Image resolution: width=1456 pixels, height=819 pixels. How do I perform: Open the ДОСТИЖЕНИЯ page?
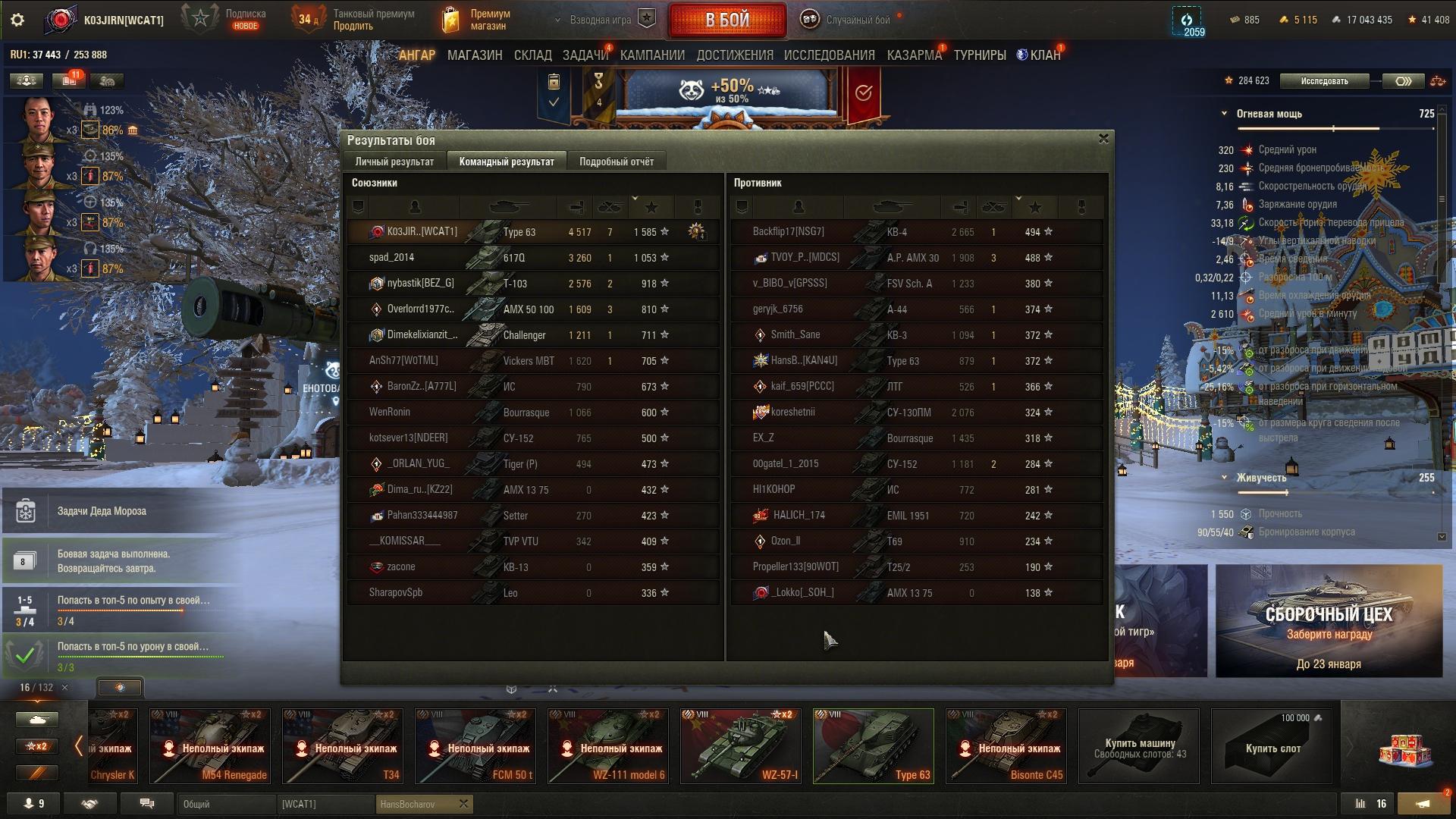point(735,55)
